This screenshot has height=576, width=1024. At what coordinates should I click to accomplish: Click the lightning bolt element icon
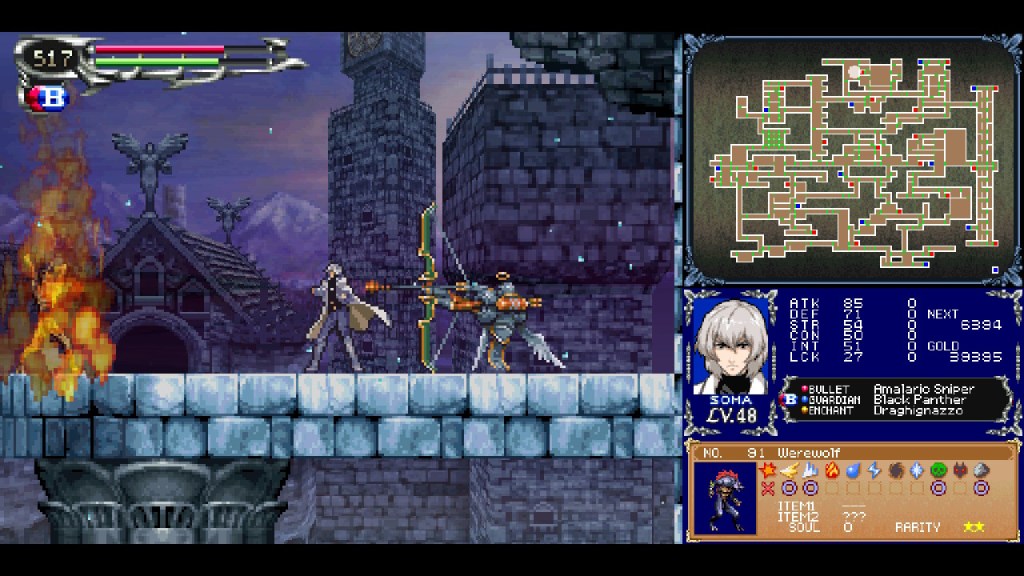pyautogui.click(x=874, y=470)
